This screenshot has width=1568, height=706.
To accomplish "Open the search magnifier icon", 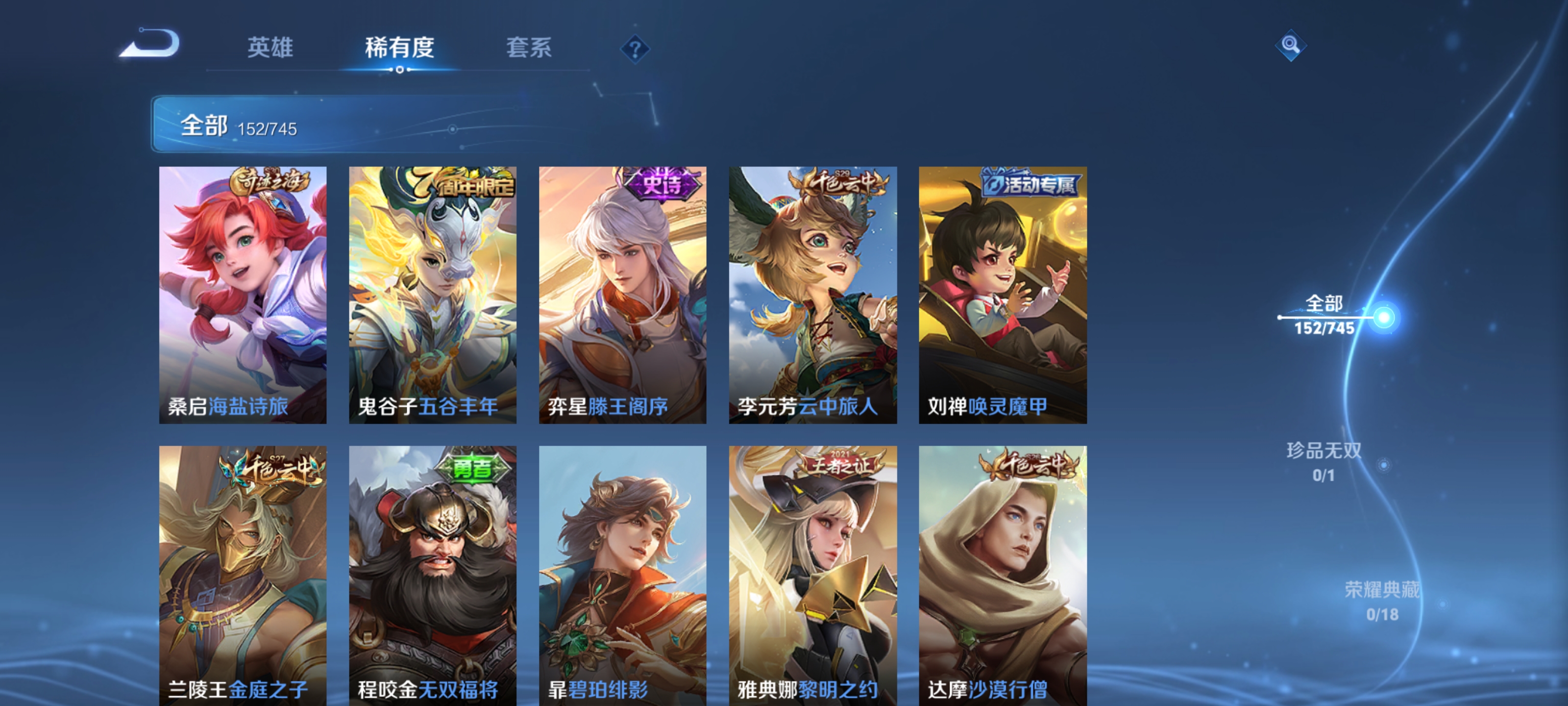I will 1292,46.
